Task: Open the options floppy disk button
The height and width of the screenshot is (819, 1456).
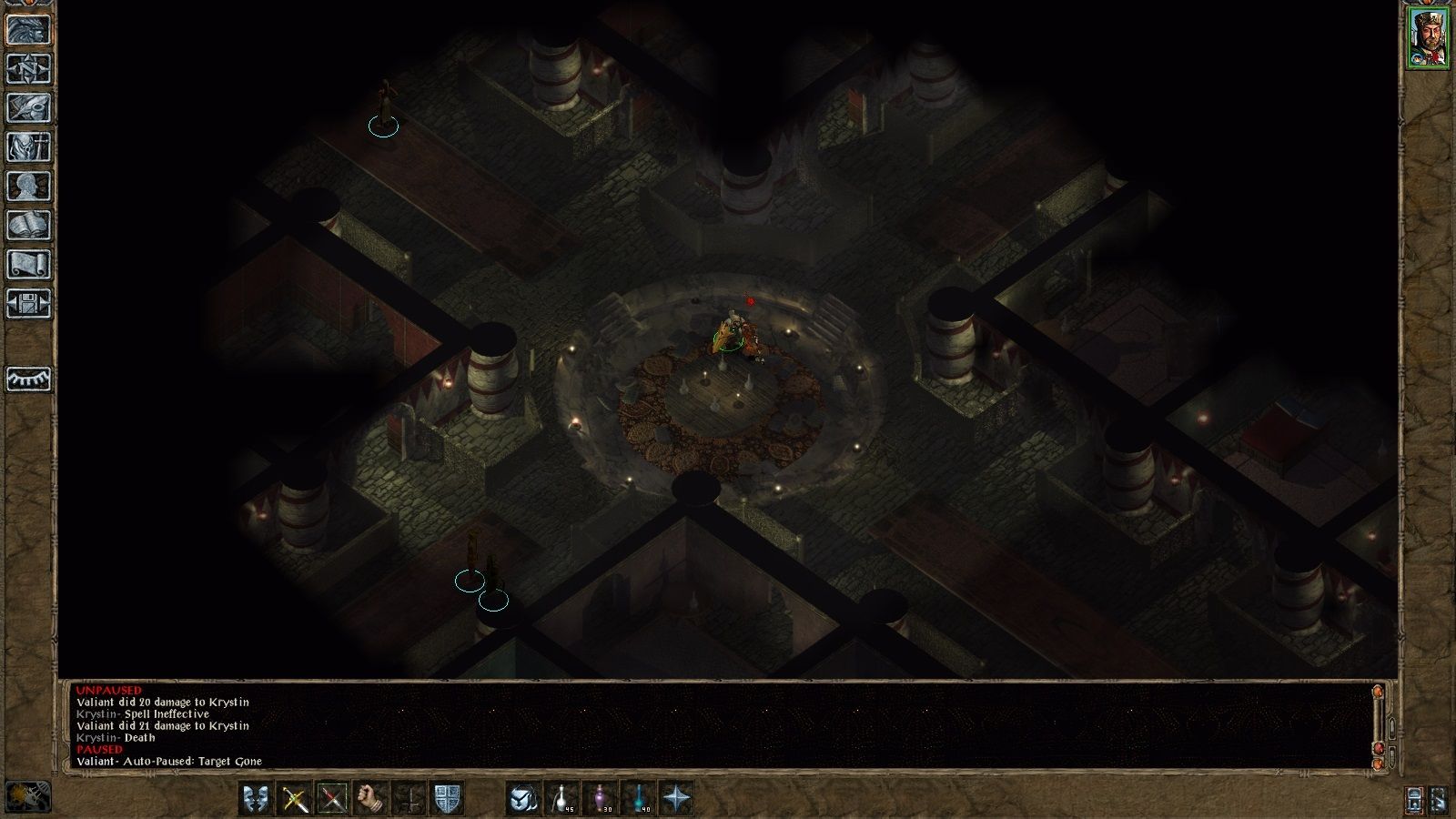Action: click(28, 303)
